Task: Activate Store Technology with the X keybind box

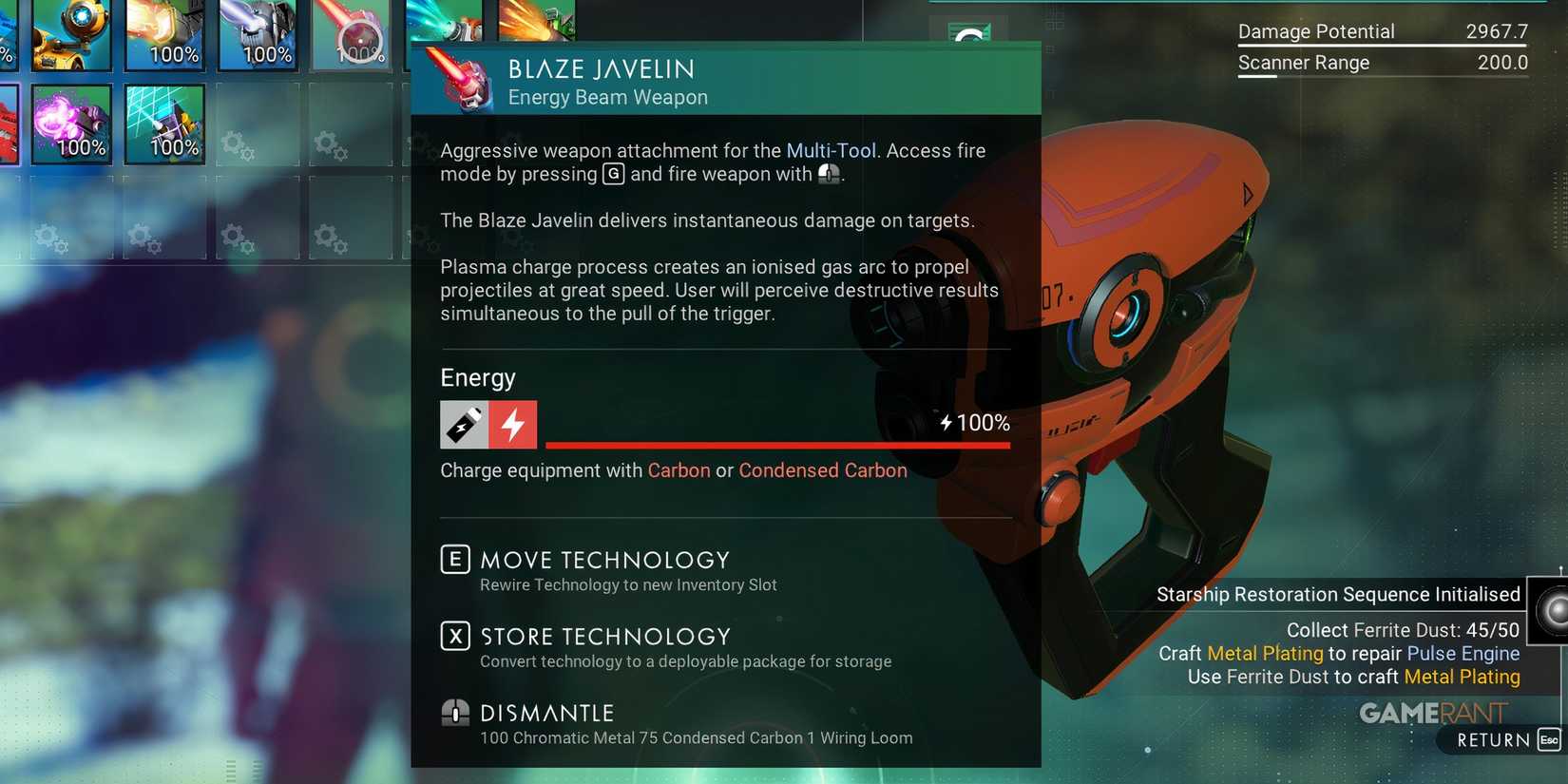Action: 454,635
